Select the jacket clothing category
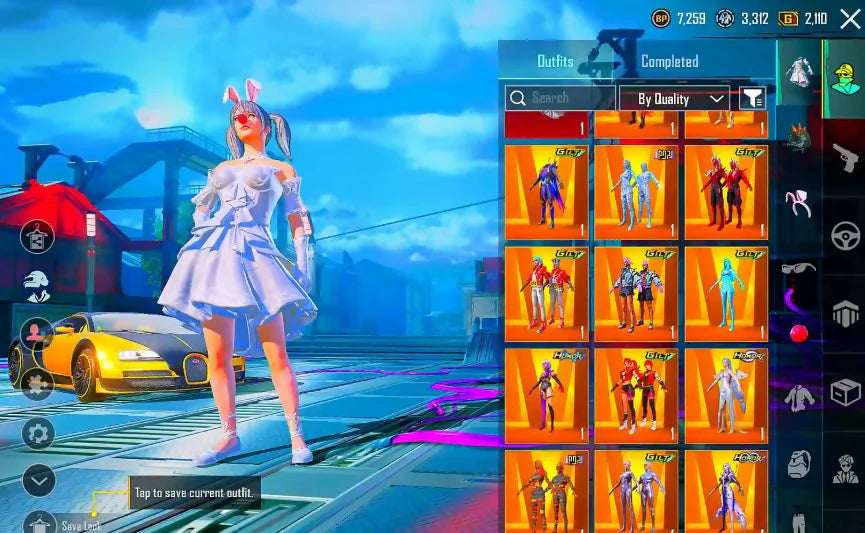865x533 pixels. coord(798,397)
